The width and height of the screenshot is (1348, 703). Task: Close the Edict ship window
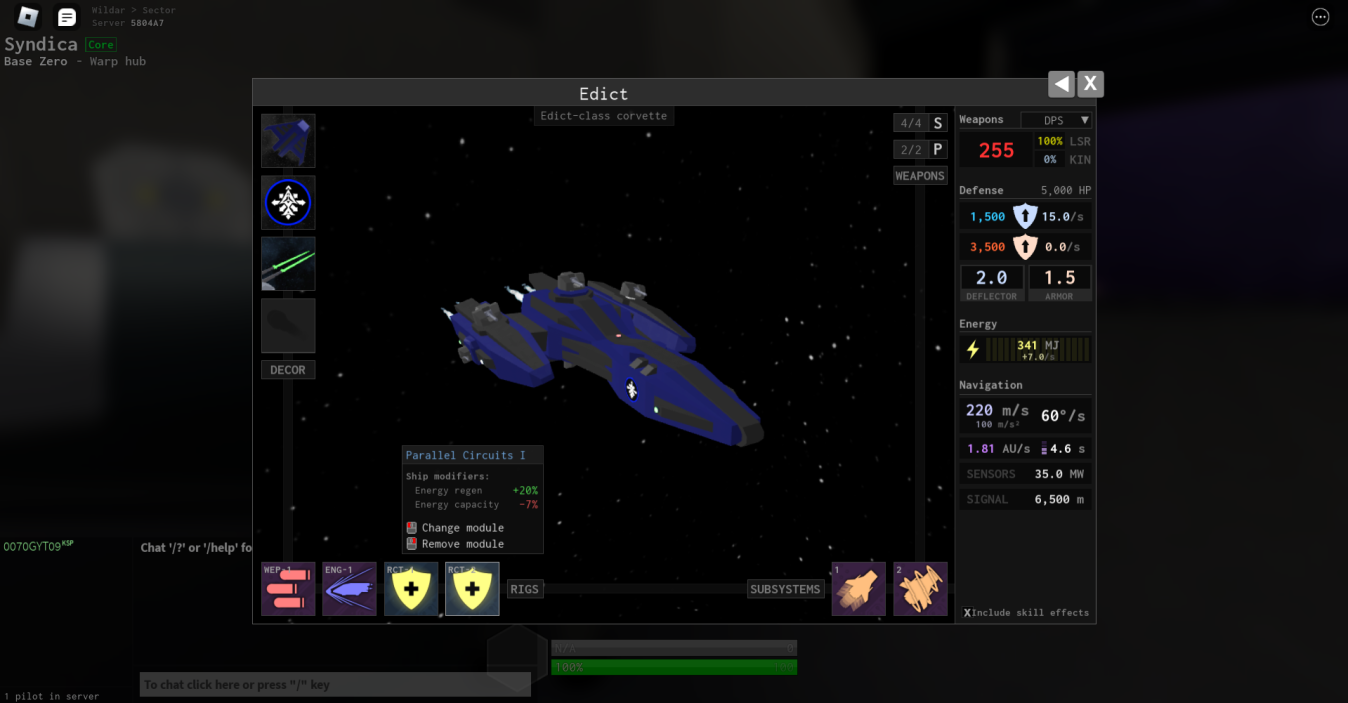[x=1090, y=84]
